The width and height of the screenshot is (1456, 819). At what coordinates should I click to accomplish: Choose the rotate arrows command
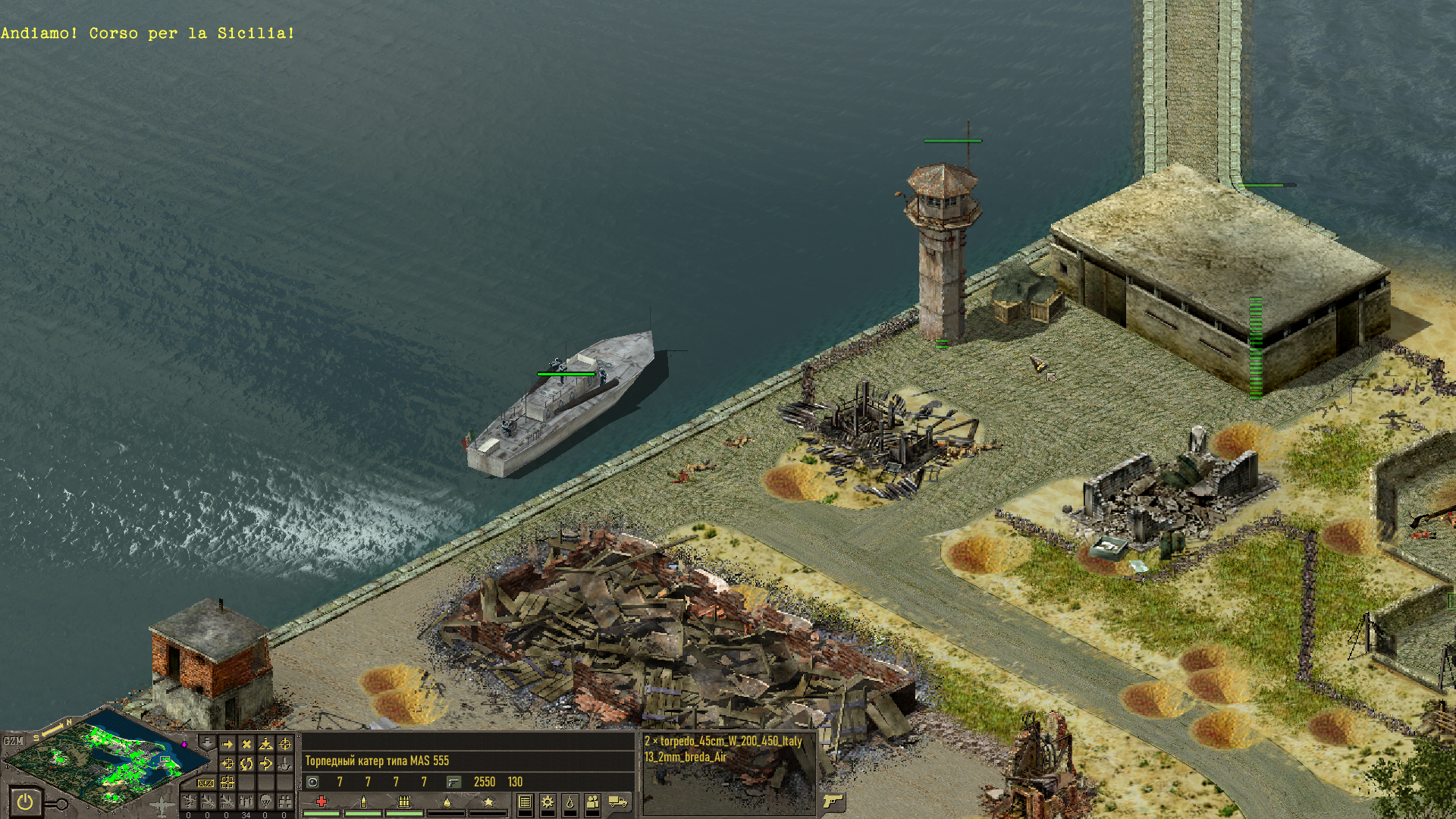click(x=246, y=764)
